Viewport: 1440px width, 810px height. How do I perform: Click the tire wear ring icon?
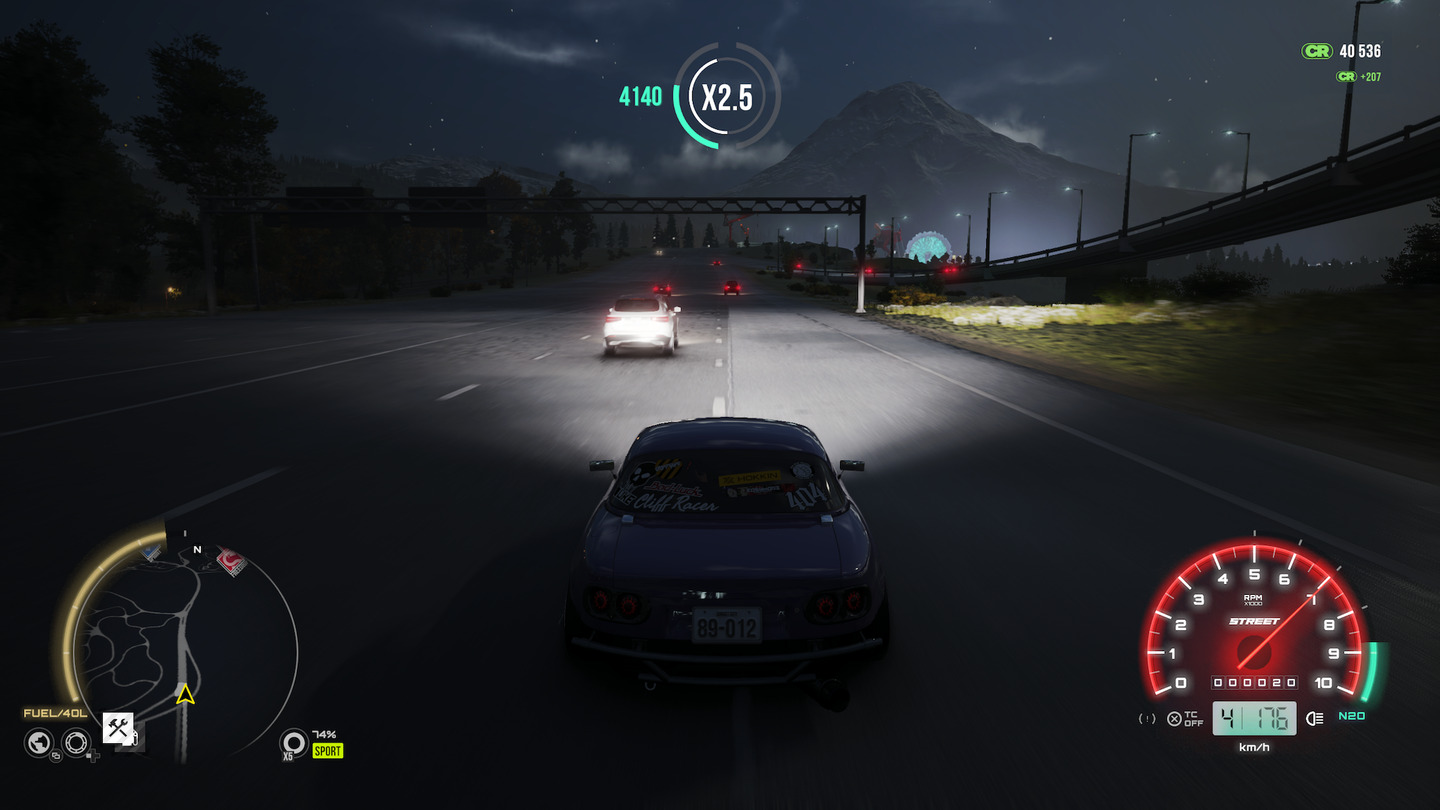pos(293,741)
